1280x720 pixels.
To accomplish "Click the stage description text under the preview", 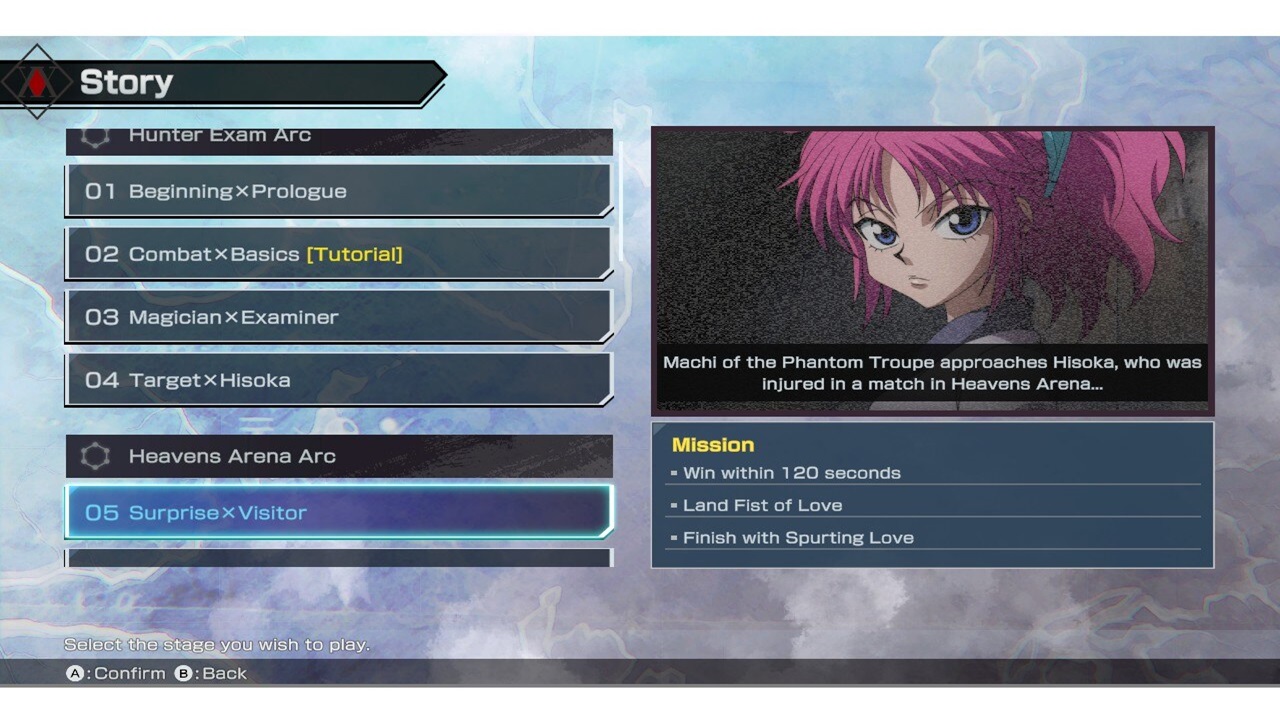I will coord(930,373).
